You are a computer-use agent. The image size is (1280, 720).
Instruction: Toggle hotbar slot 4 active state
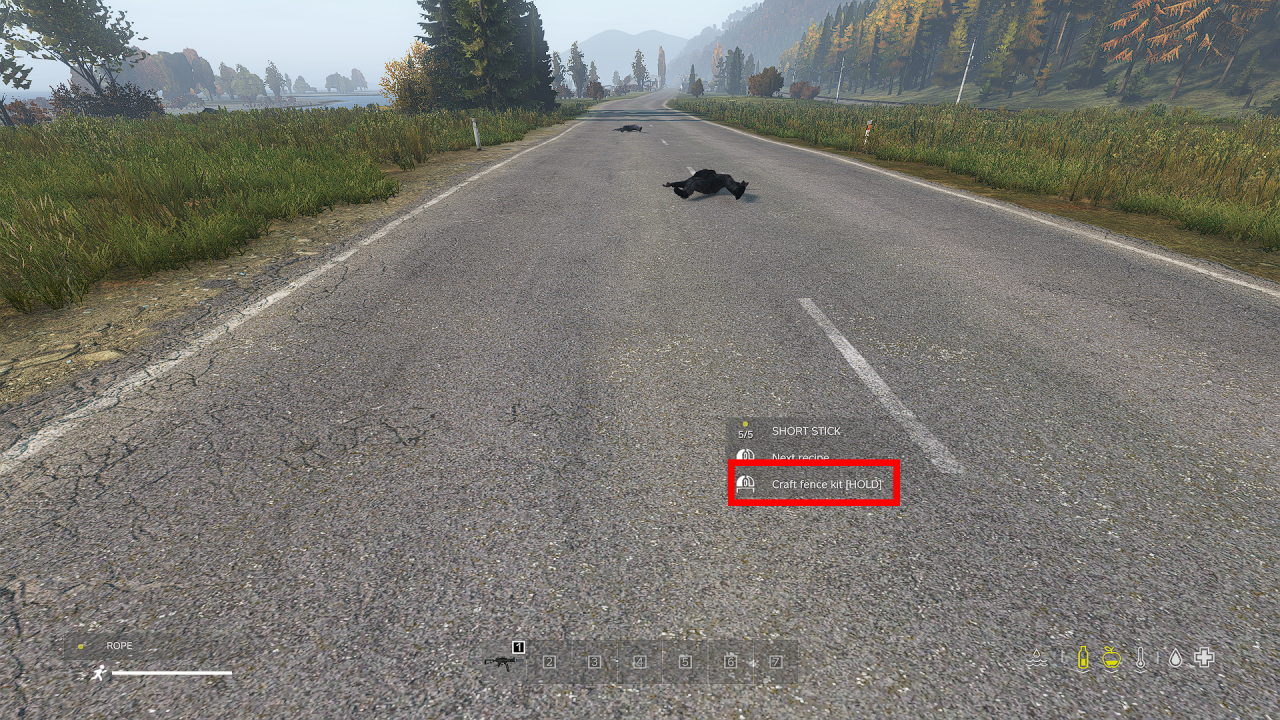click(x=640, y=660)
